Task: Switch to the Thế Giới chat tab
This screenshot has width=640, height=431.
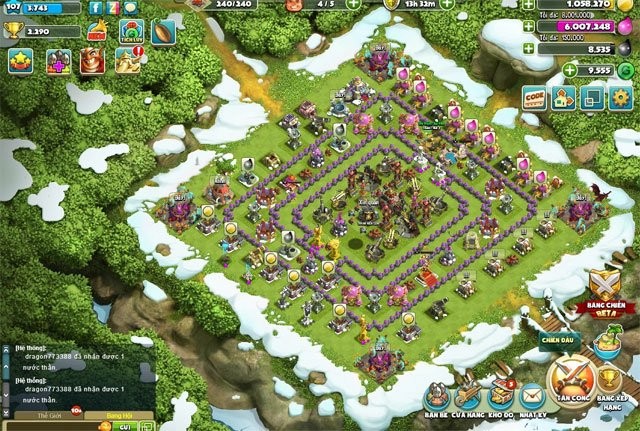Action: pos(50,414)
